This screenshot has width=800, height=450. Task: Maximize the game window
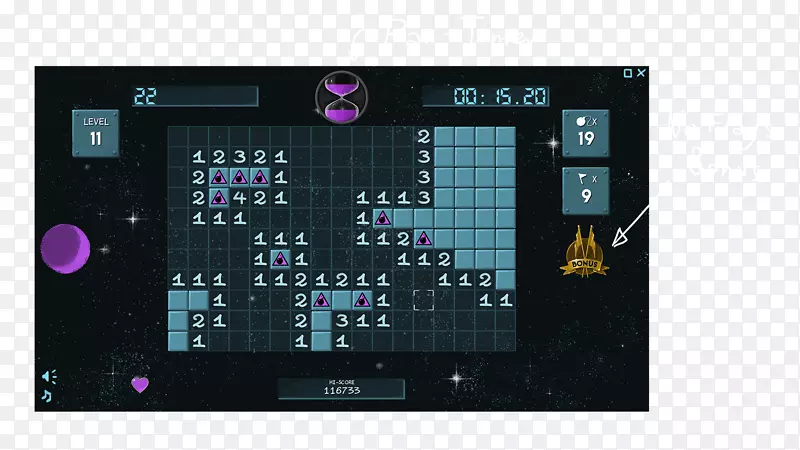(628, 73)
